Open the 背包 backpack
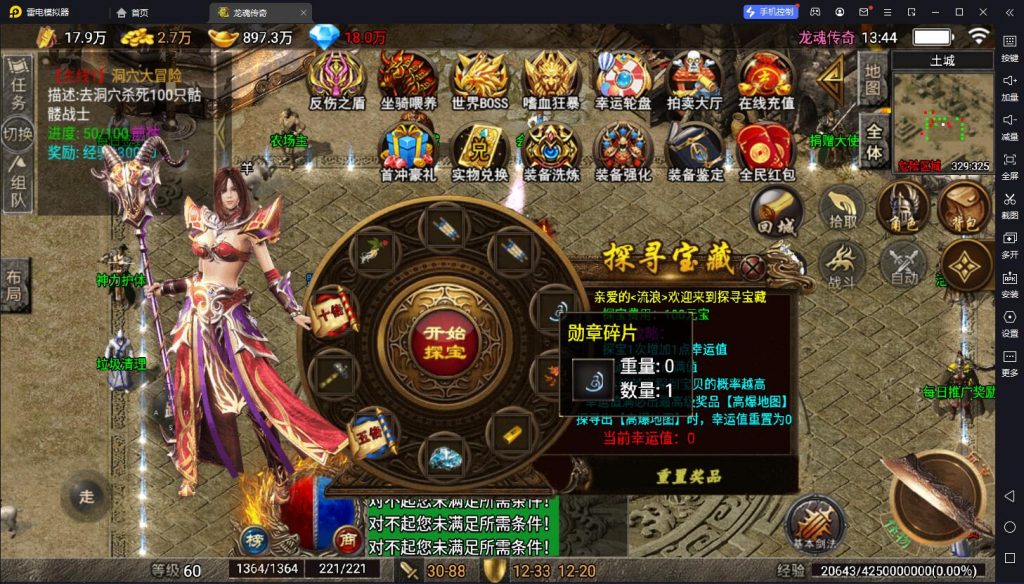Viewport: 1024px width, 584px height. [963, 209]
